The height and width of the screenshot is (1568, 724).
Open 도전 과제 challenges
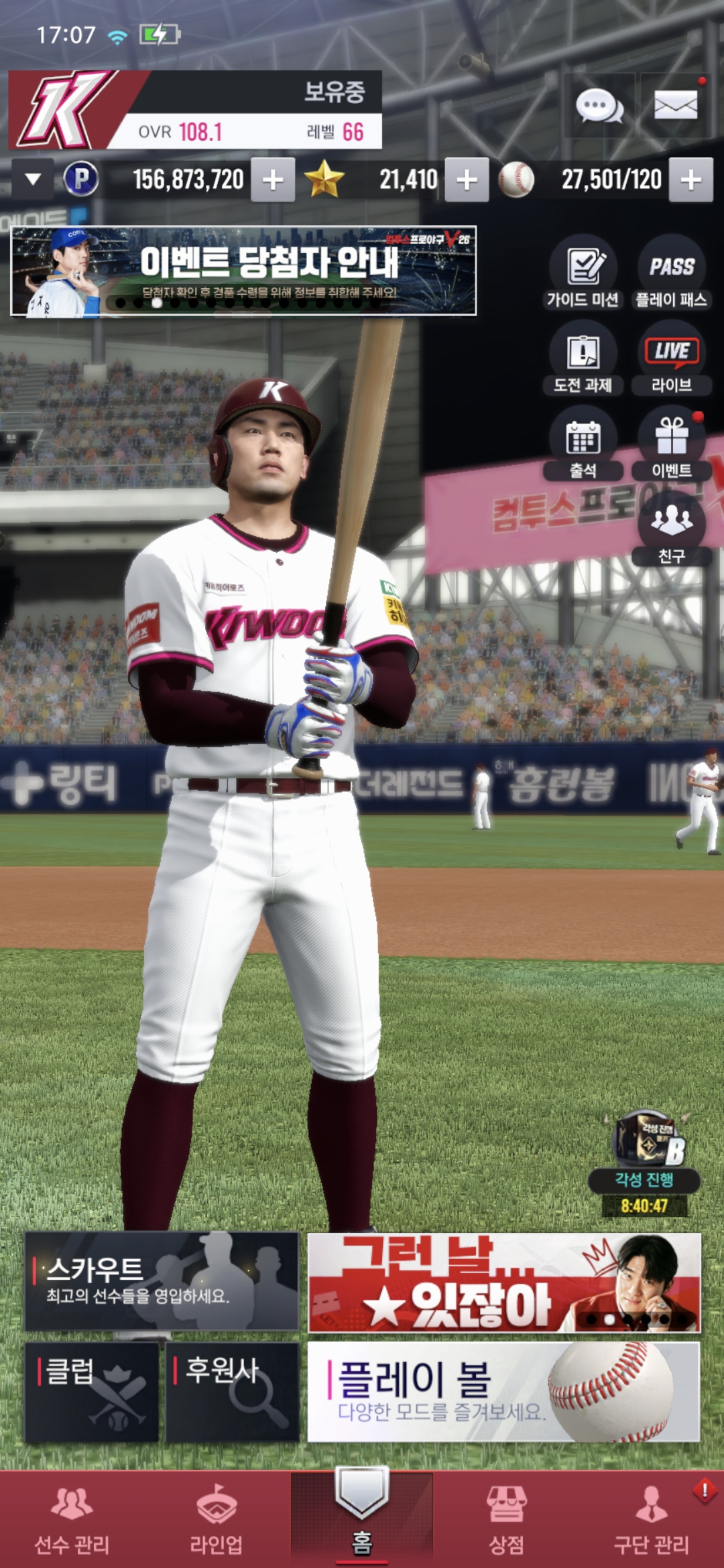[x=583, y=358]
